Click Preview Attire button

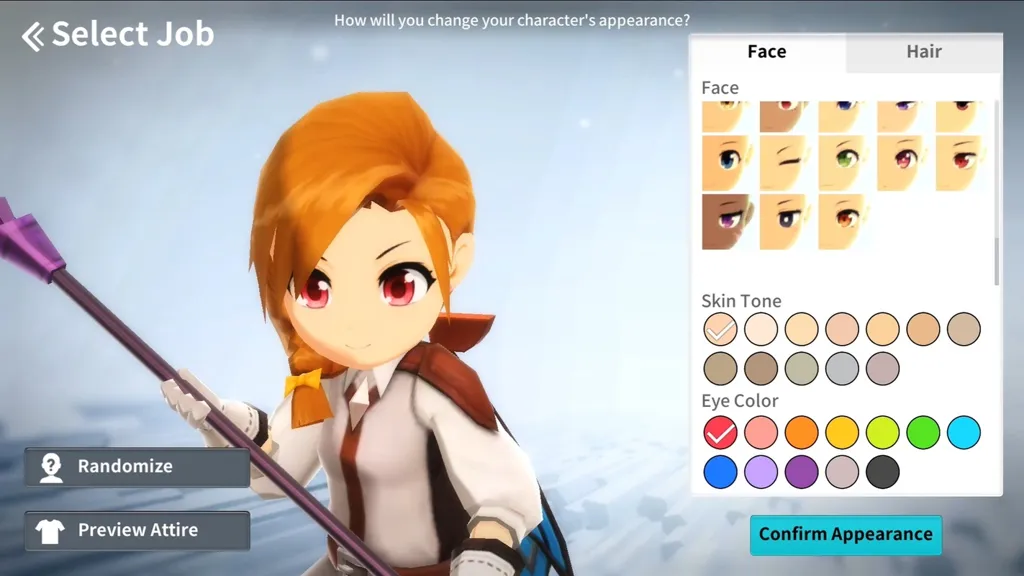137,530
